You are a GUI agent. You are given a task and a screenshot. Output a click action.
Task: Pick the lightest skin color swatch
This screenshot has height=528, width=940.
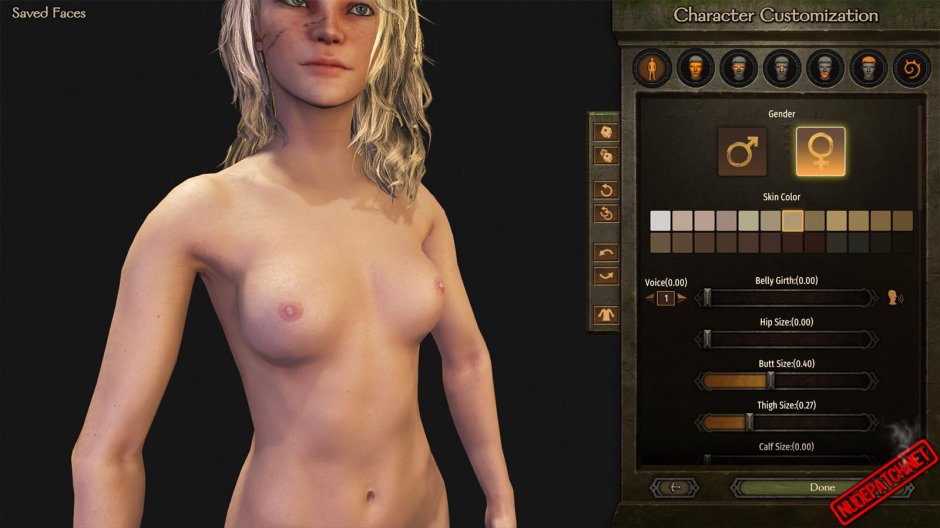point(660,220)
